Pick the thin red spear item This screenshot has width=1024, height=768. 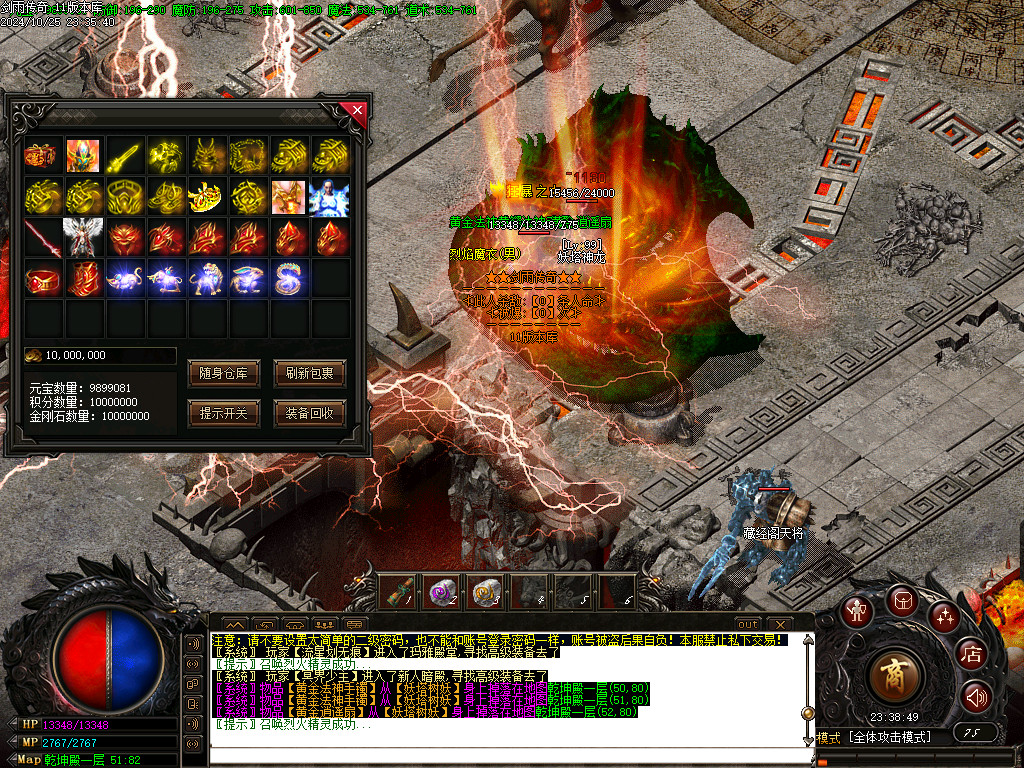coord(42,238)
